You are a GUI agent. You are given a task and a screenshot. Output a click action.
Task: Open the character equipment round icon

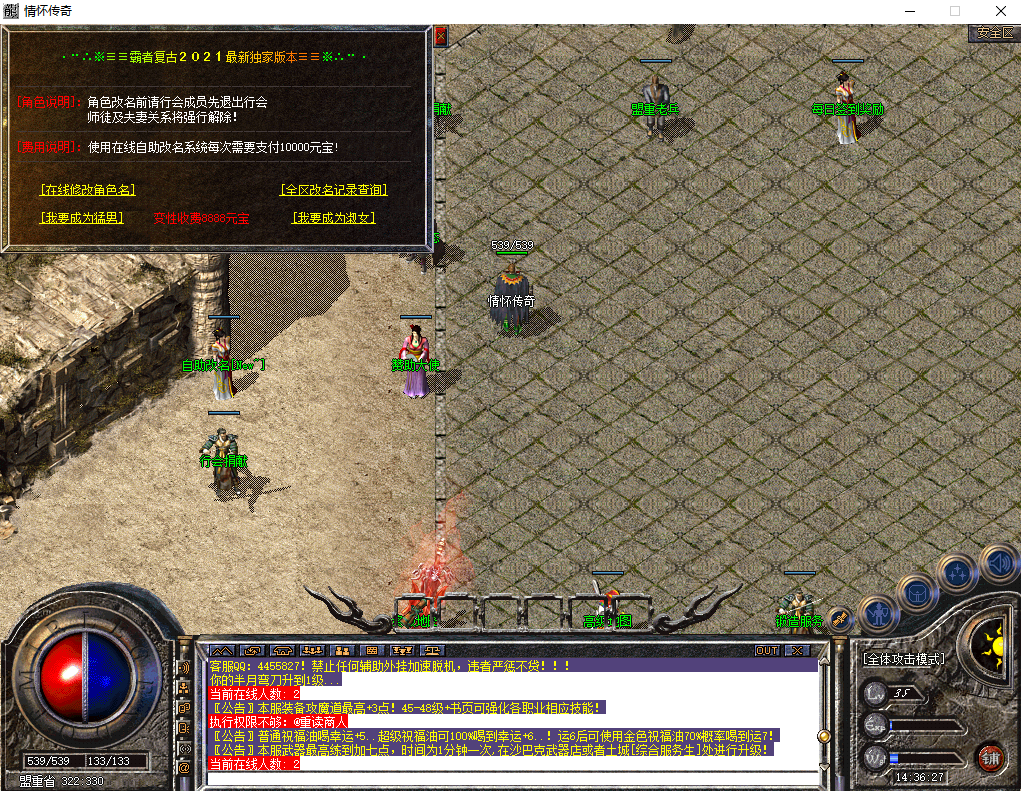[879, 611]
